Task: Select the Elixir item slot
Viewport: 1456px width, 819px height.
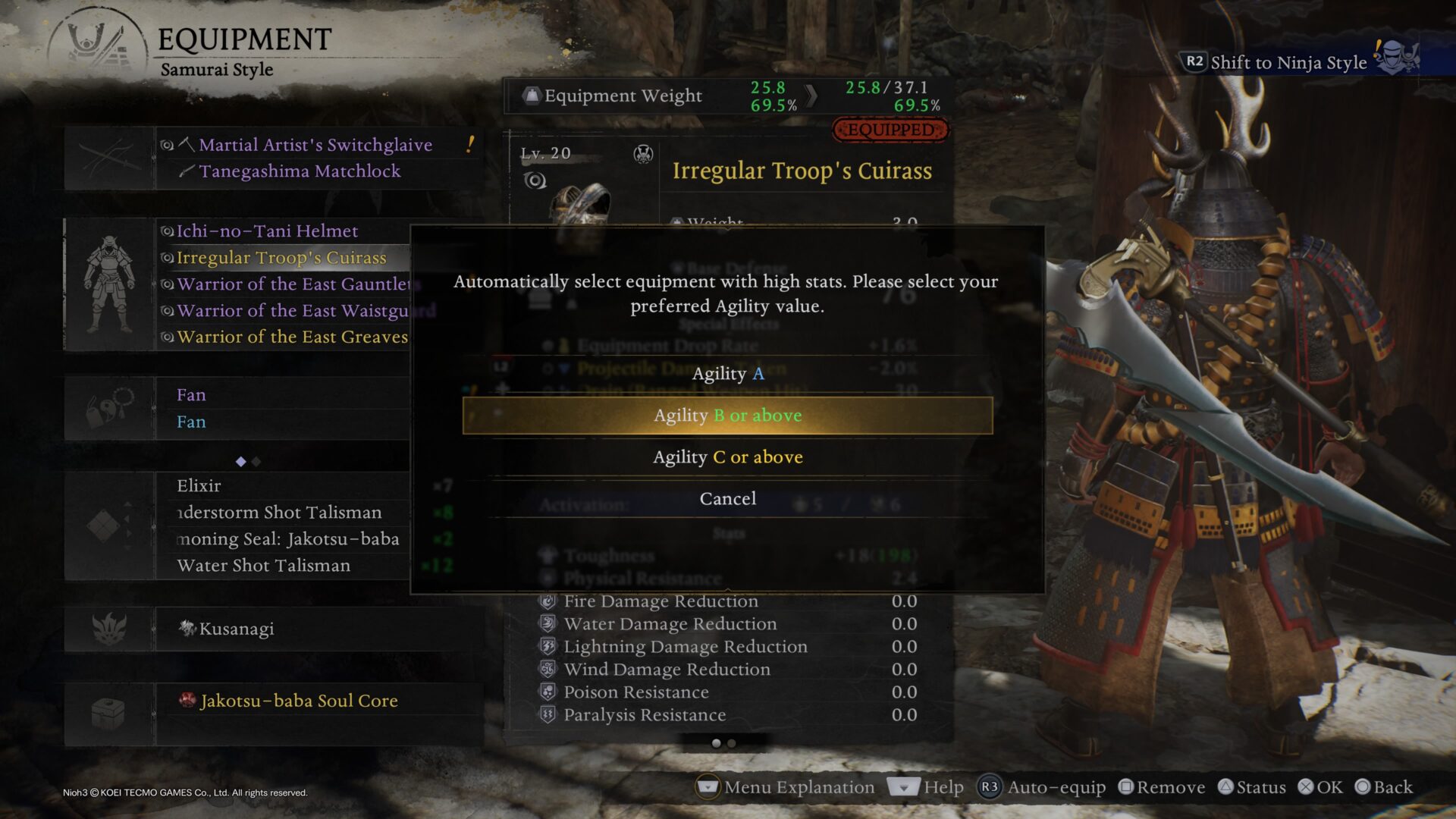Action: [199, 486]
